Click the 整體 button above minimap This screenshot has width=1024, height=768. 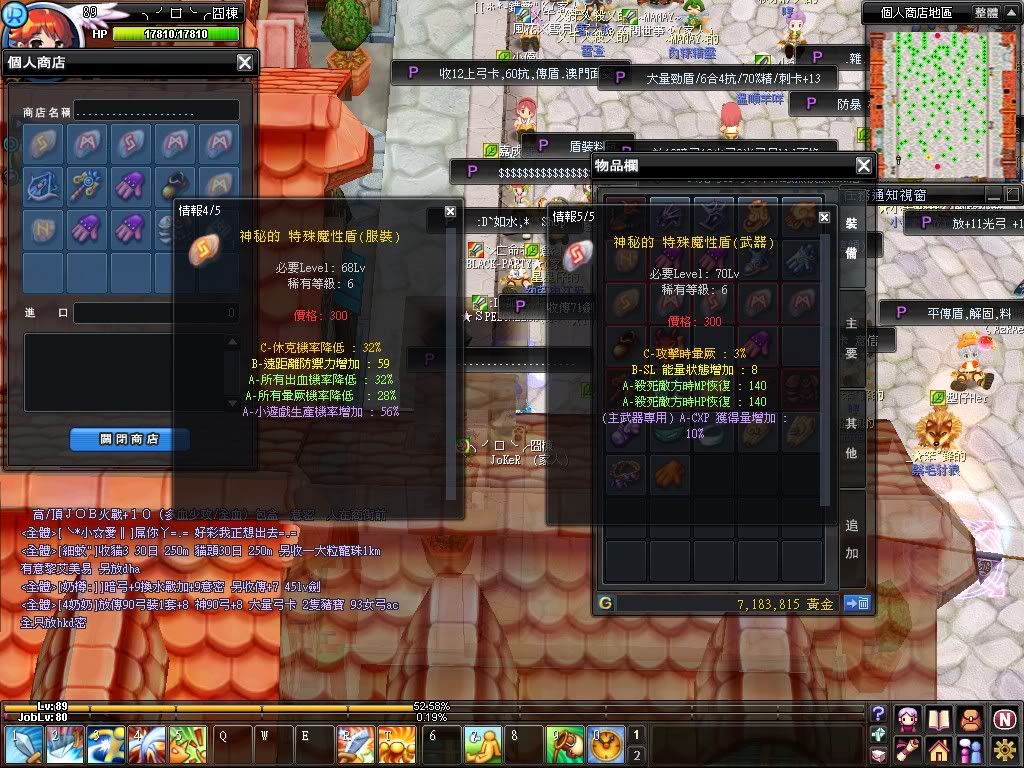pos(986,13)
